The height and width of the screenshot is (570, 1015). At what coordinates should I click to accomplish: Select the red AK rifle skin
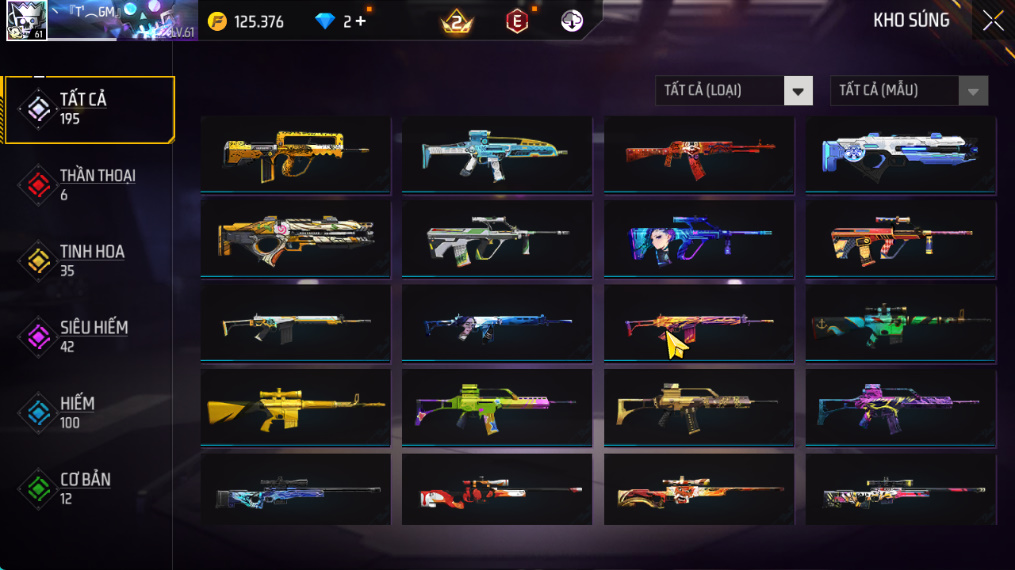click(699, 154)
